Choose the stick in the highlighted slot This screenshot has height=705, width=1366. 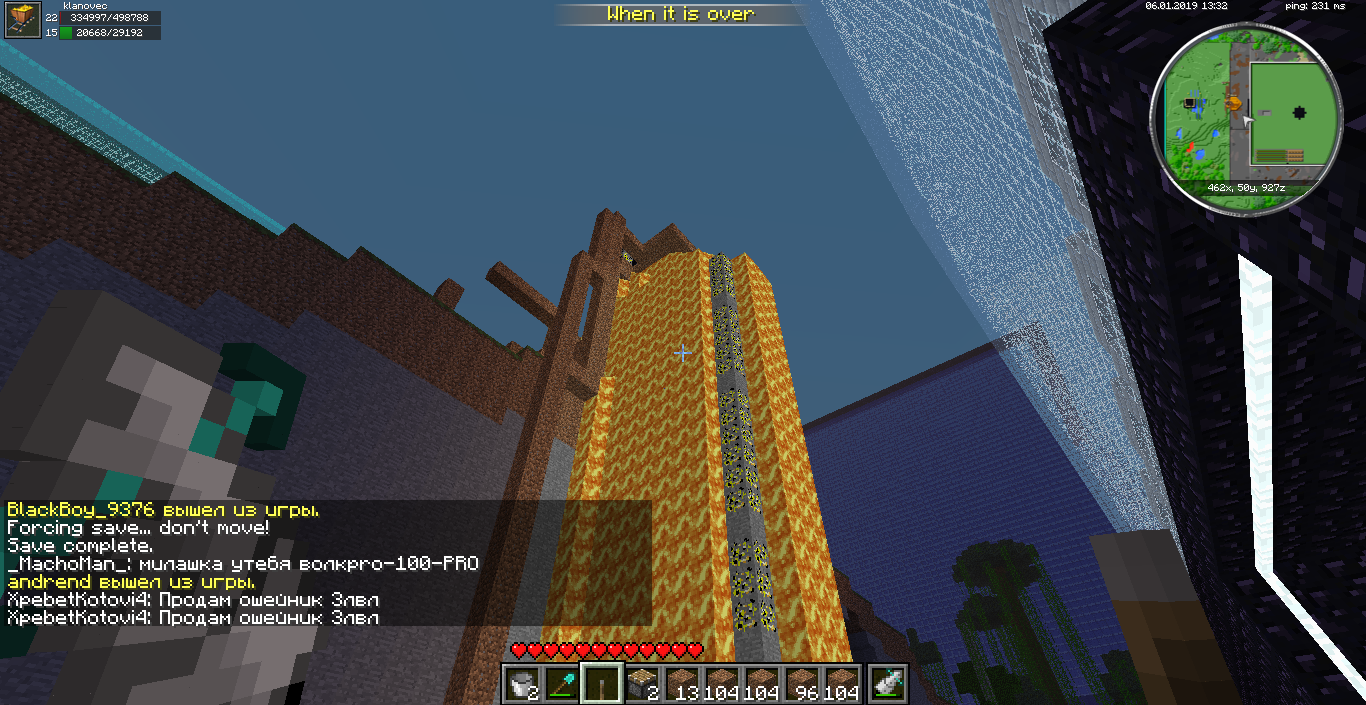tap(602, 683)
